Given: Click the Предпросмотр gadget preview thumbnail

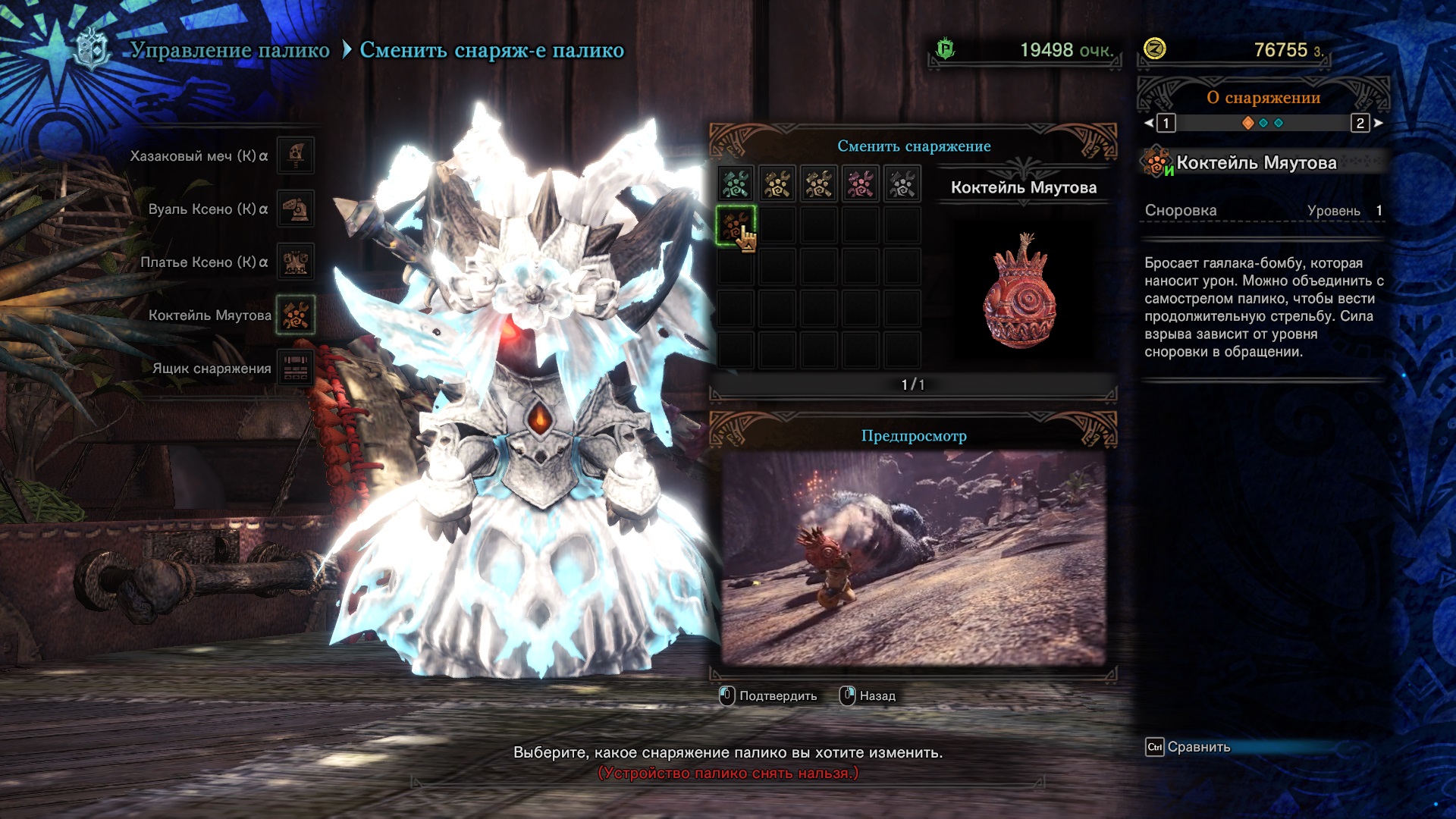Looking at the screenshot, I should [x=914, y=557].
